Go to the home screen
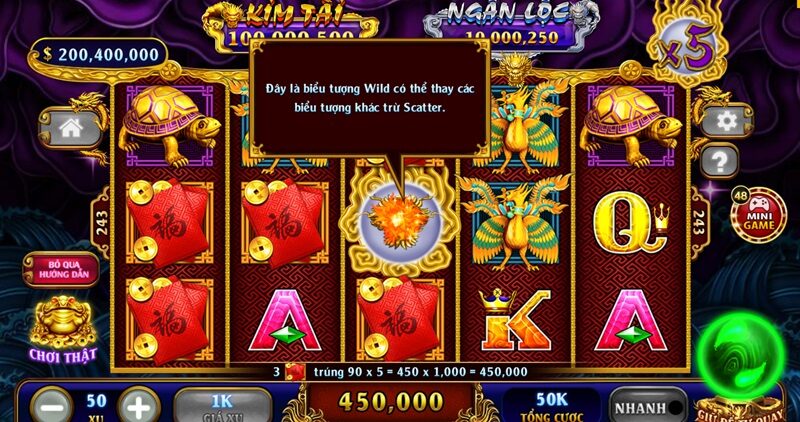Viewport: 800px width, 422px height. (x=71, y=127)
